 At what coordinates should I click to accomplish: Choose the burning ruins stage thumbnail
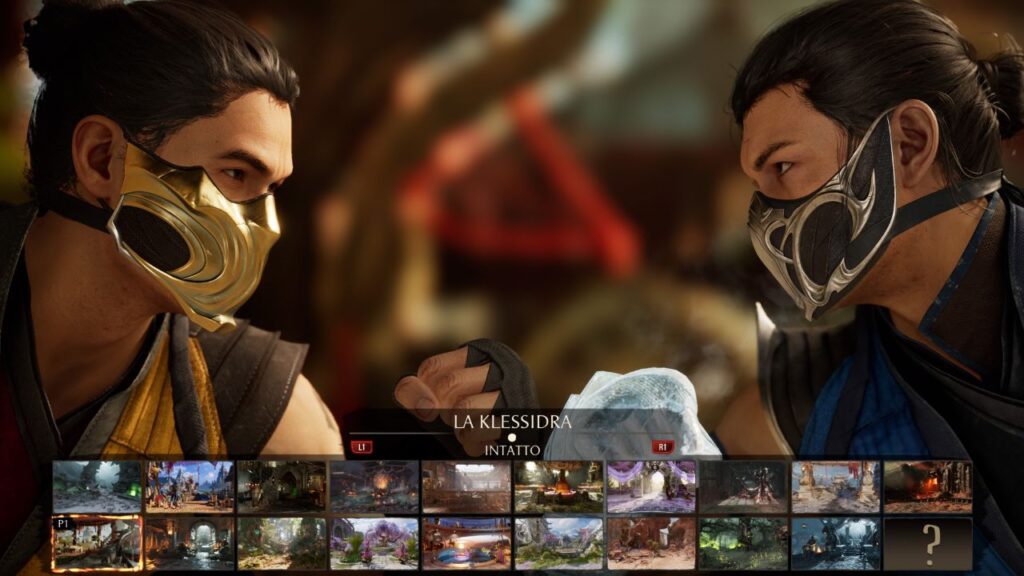coord(928,486)
